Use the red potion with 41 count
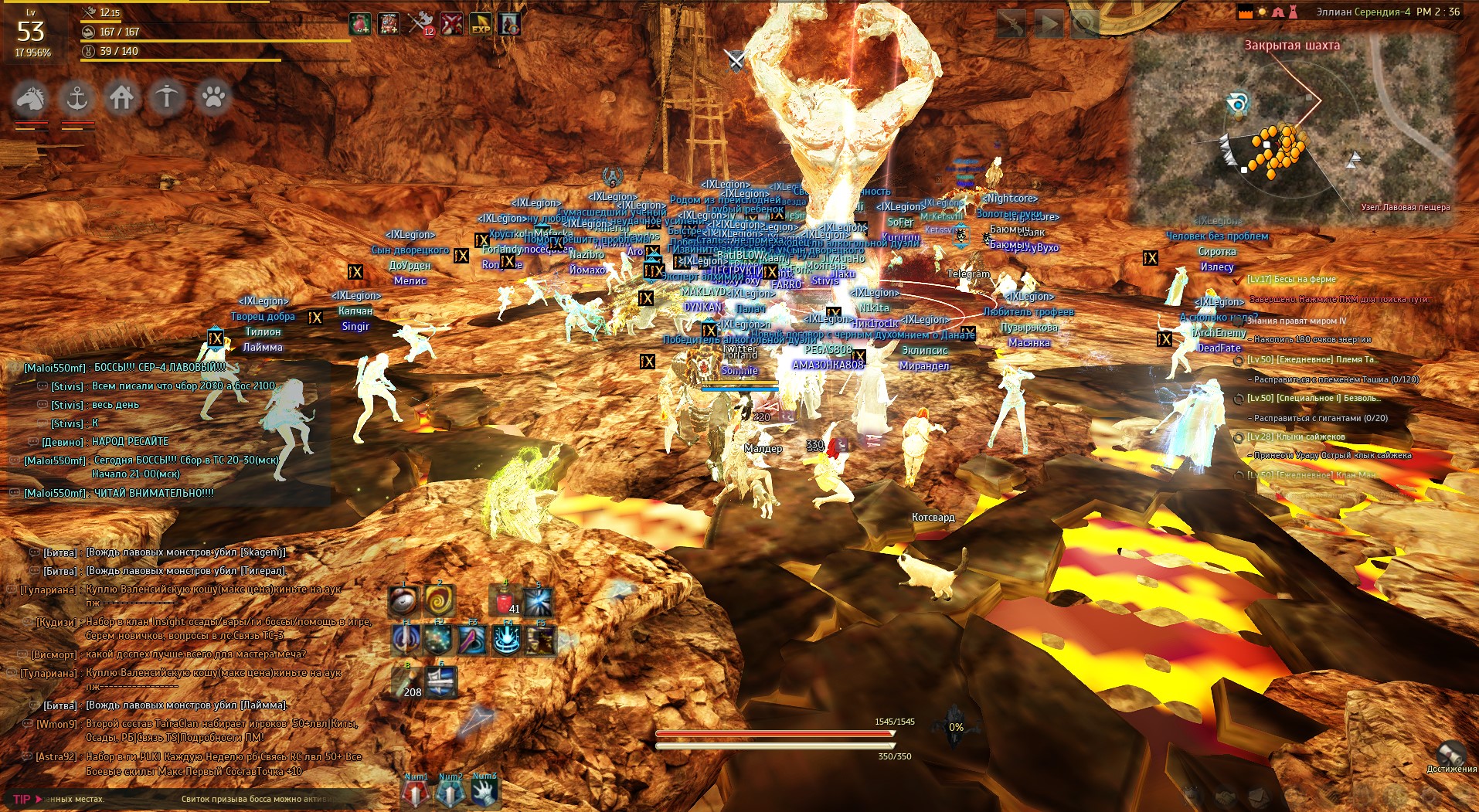The width and height of the screenshot is (1479, 812). tap(504, 600)
